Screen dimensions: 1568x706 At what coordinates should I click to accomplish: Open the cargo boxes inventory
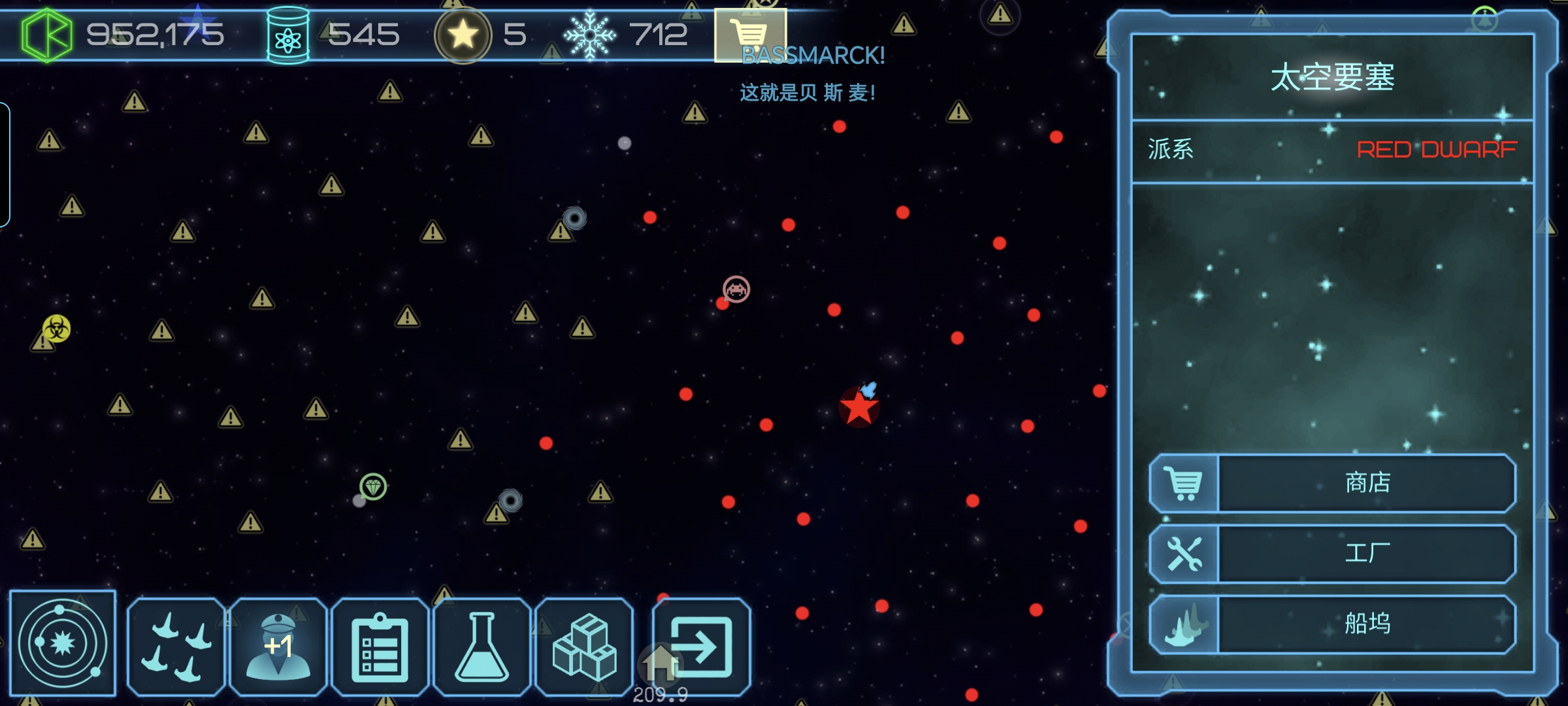click(x=584, y=646)
